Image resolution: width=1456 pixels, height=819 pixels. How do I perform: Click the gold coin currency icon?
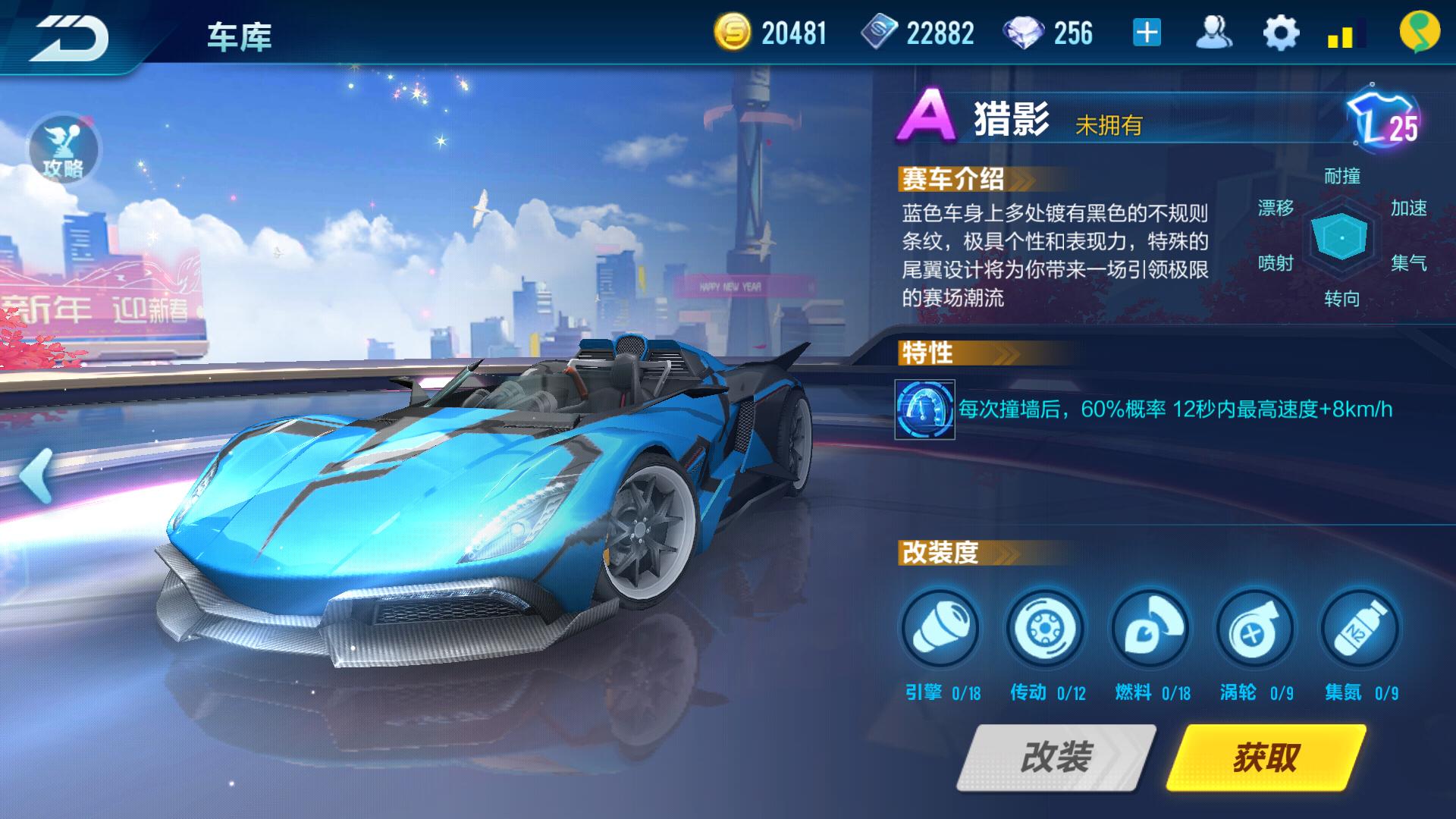point(732,32)
